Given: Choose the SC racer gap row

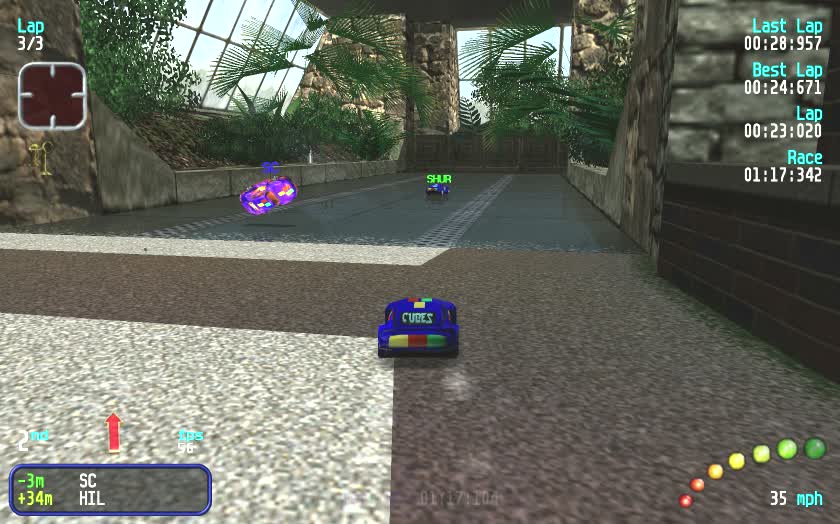Looking at the screenshot, I should (108, 480).
